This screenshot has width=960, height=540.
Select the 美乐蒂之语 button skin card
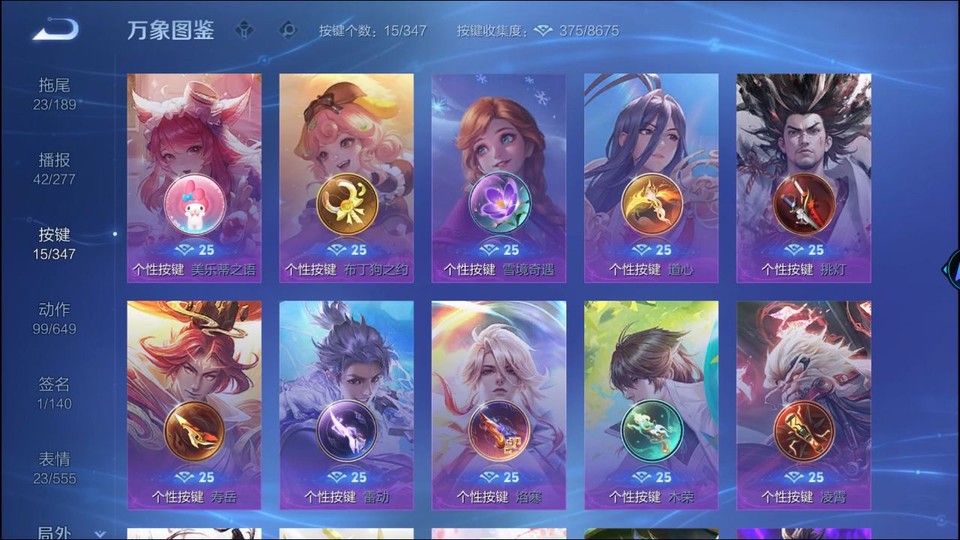(x=194, y=178)
